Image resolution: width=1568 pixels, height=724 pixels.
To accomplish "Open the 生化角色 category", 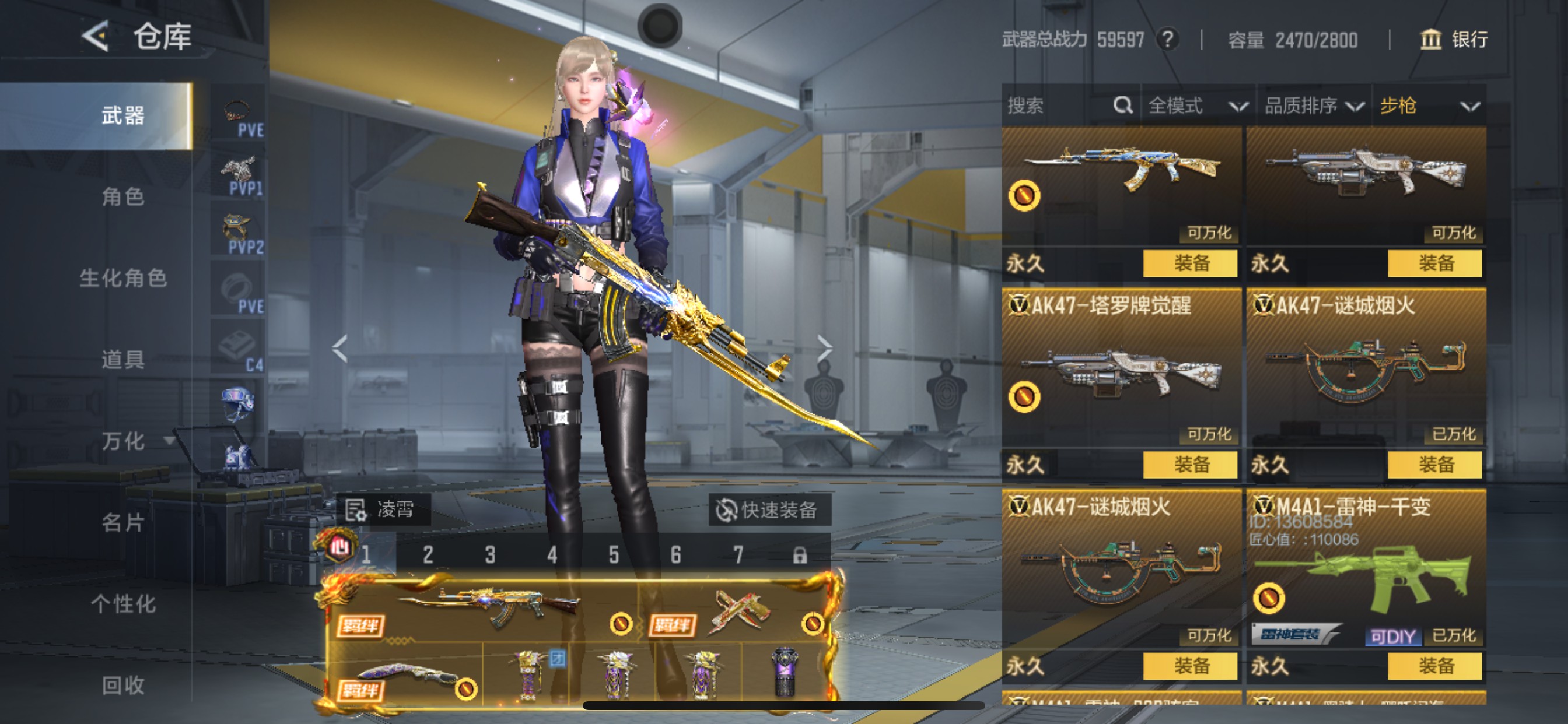I will 123,278.
